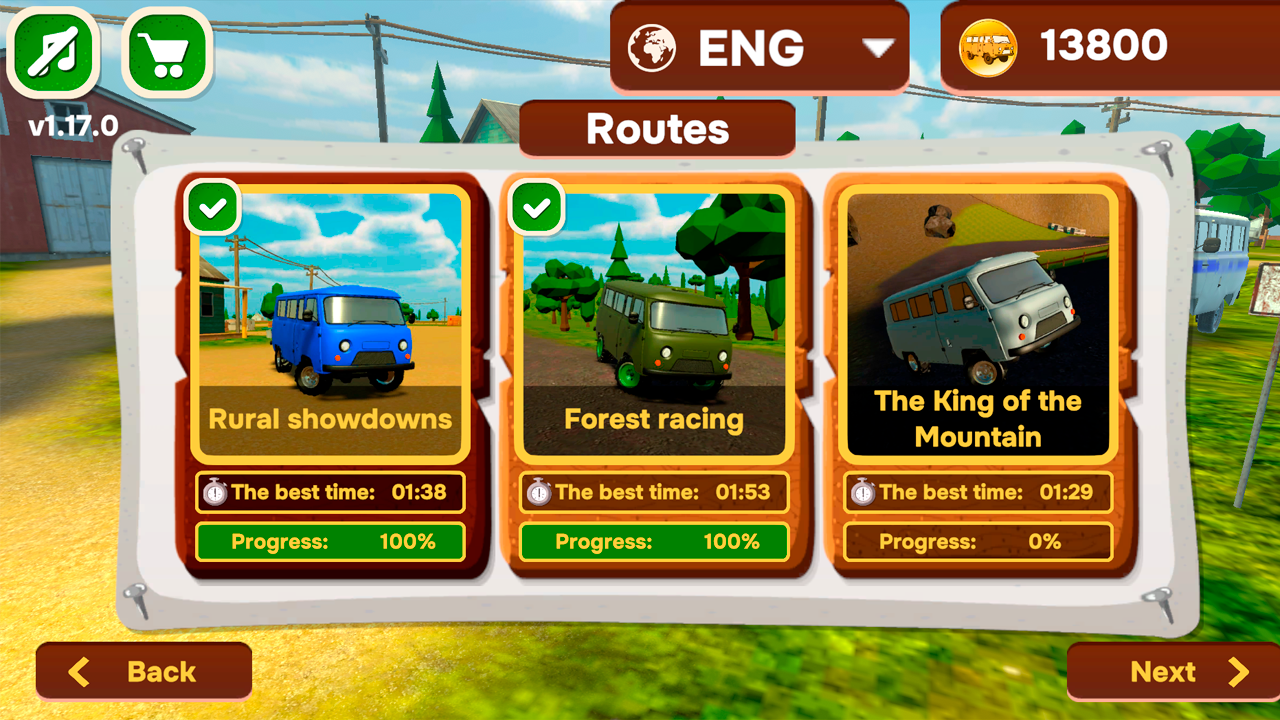The height and width of the screenshot is (720, 1280).
Task: Click the Back button
Action: pos(143,671)
